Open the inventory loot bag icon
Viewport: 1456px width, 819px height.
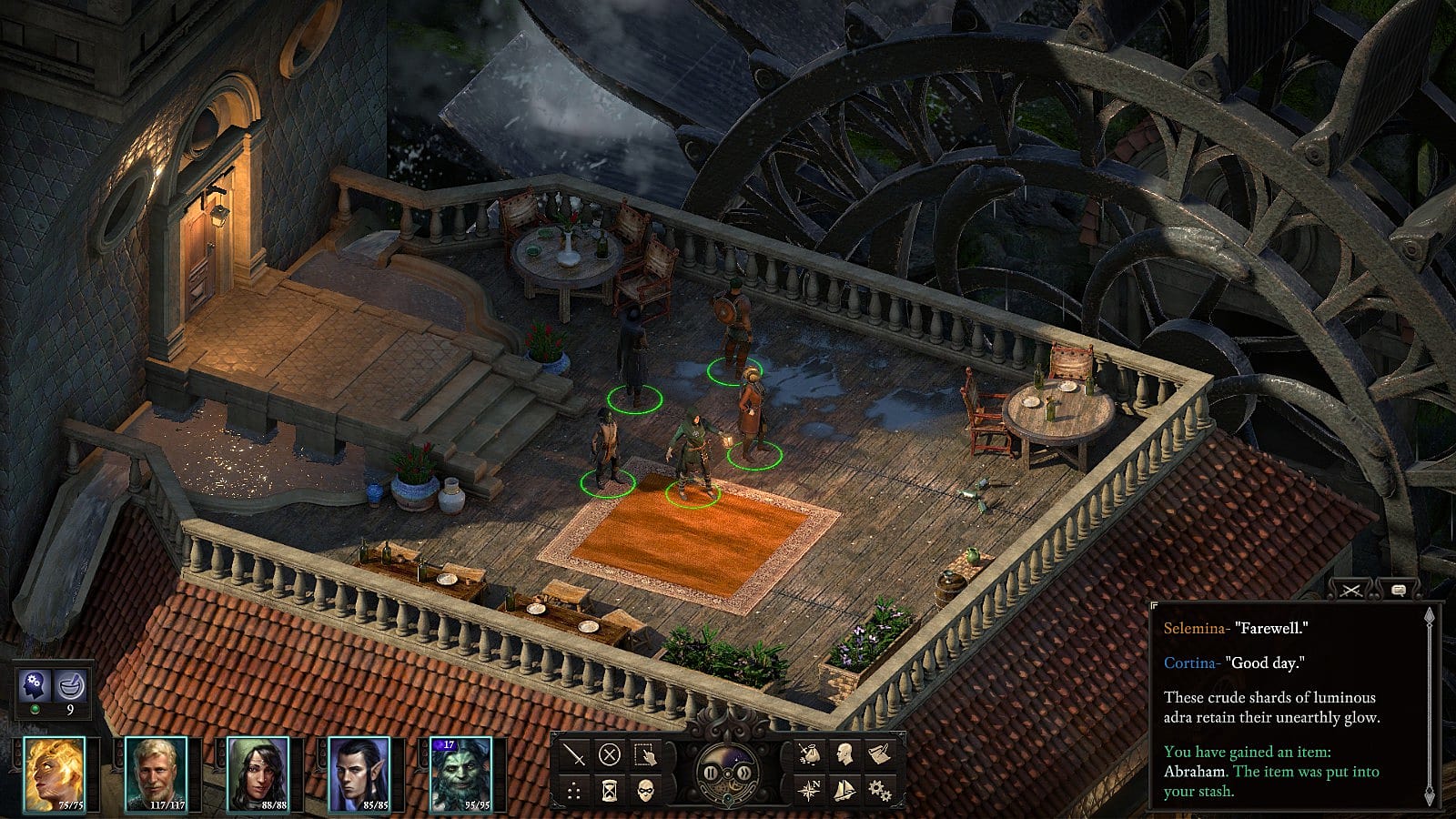[x=809, y=754]
